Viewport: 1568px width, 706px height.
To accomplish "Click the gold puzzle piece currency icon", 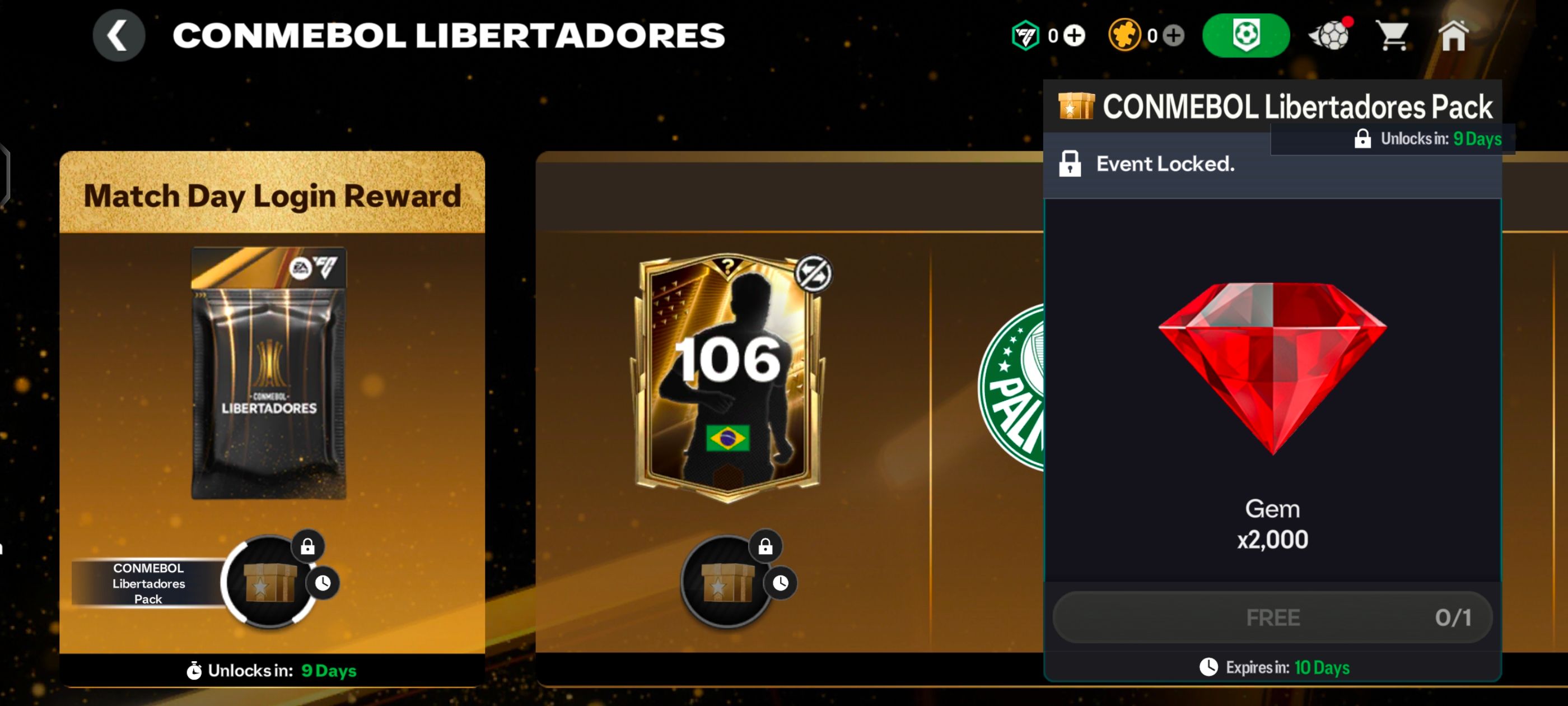I will (1125, 35).
